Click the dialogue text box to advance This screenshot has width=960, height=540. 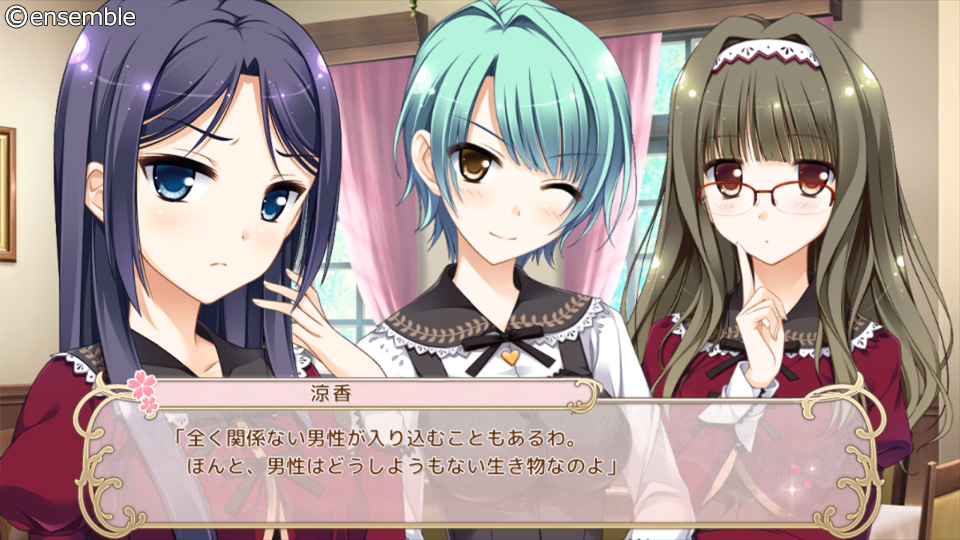(480, 455)
